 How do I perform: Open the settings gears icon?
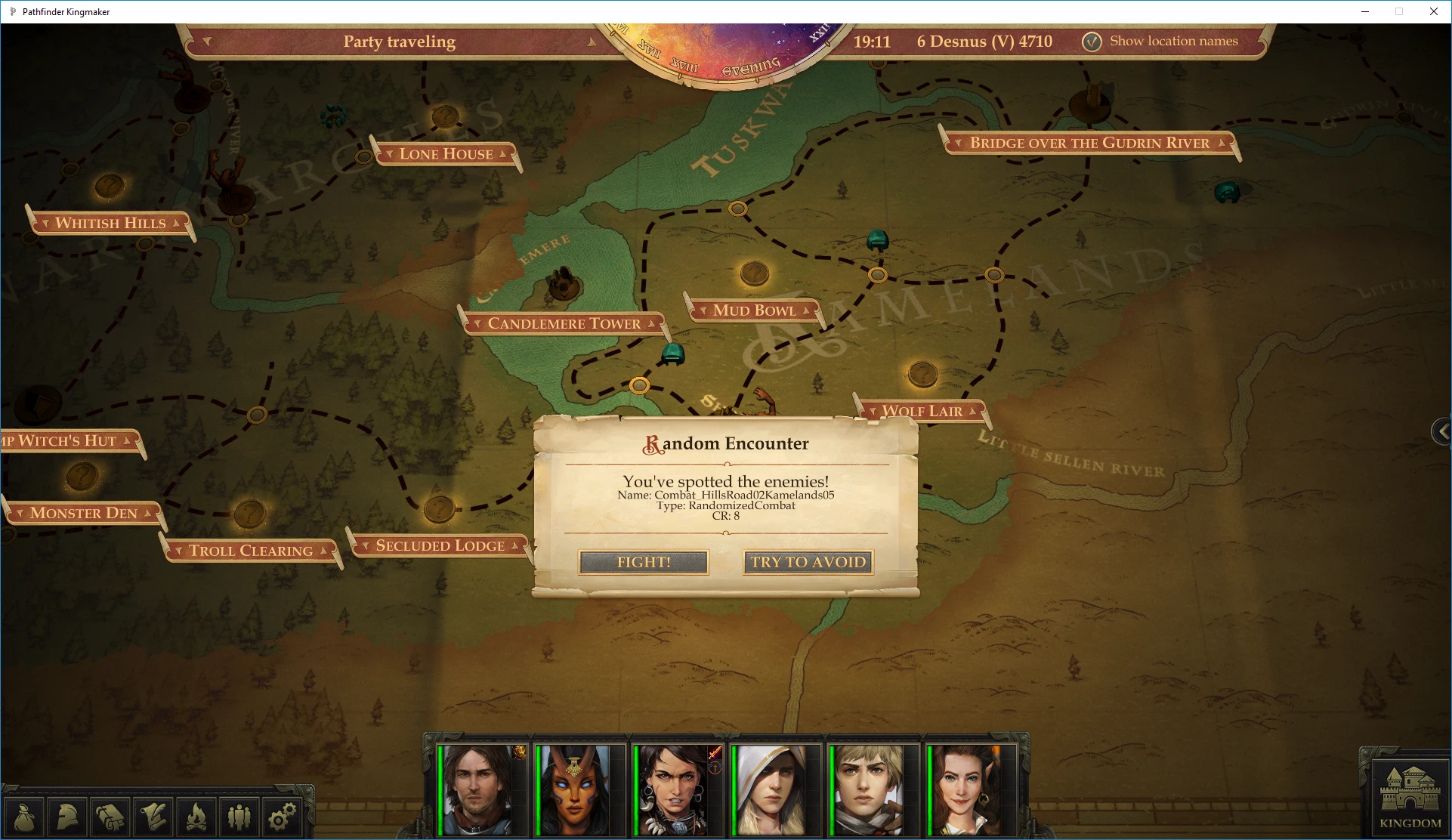[282, 817]
